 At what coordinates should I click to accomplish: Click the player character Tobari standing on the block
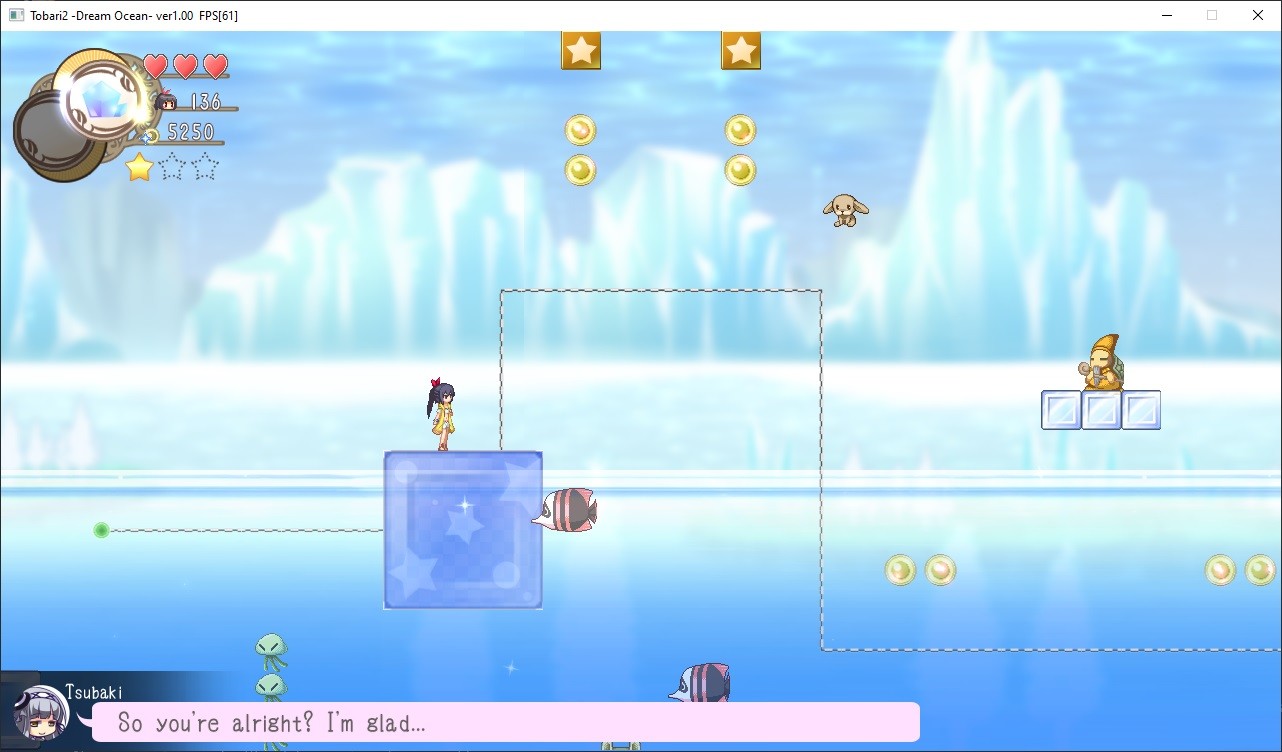pyautogui.click(x=443, y=412)
